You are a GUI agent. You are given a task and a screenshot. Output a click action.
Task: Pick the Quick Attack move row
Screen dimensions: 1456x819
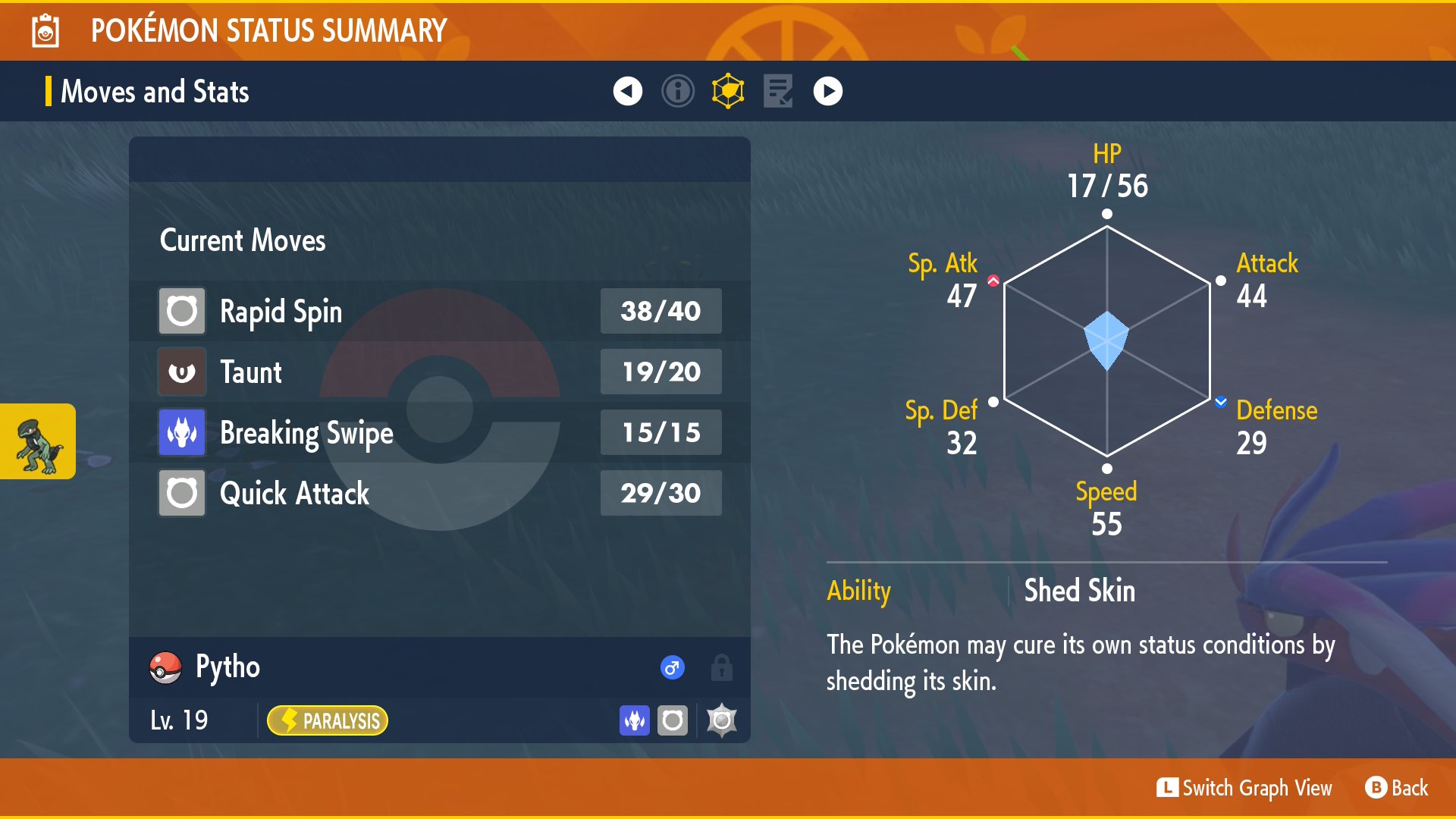click(440, 493)
